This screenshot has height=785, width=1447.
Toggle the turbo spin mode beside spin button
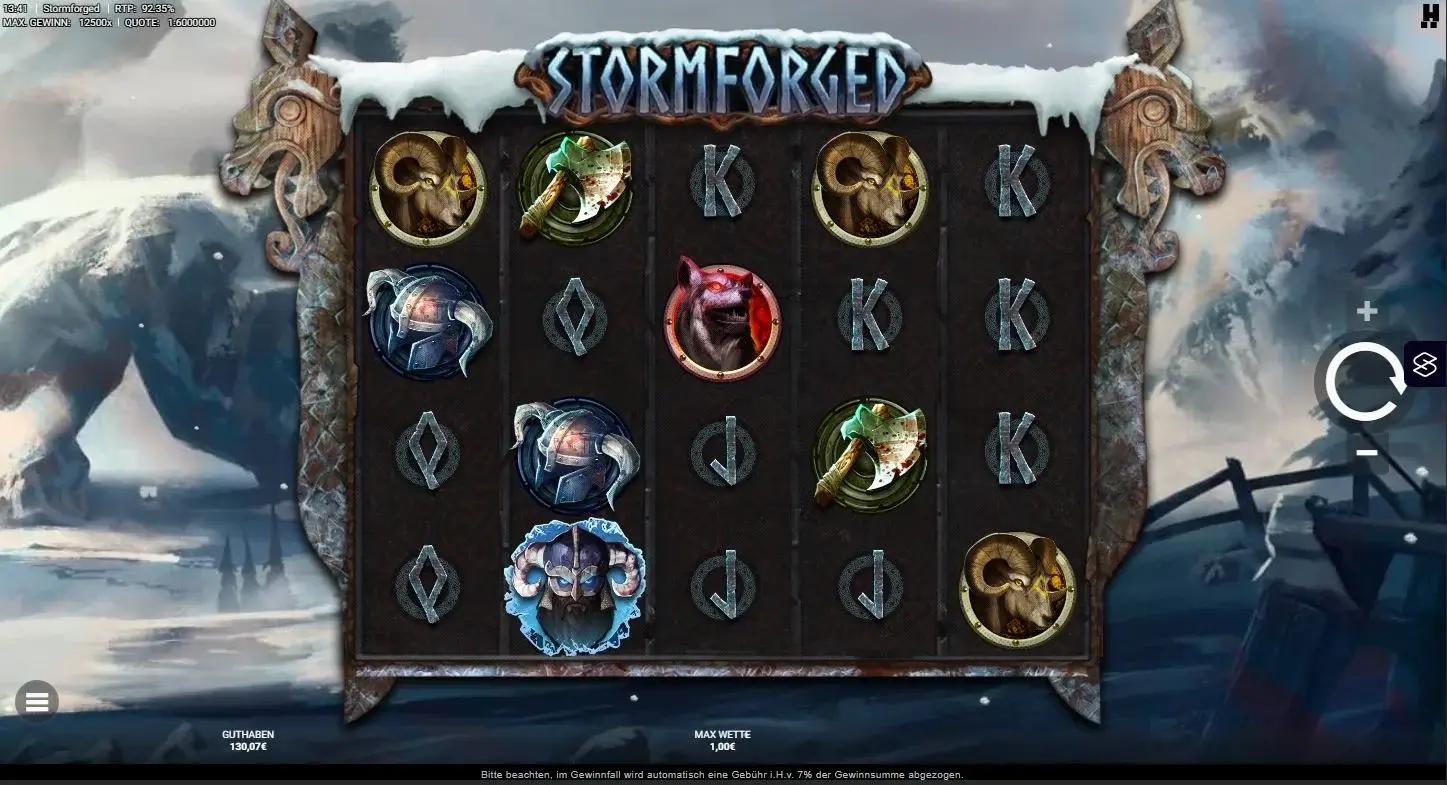coord(1424,365)
